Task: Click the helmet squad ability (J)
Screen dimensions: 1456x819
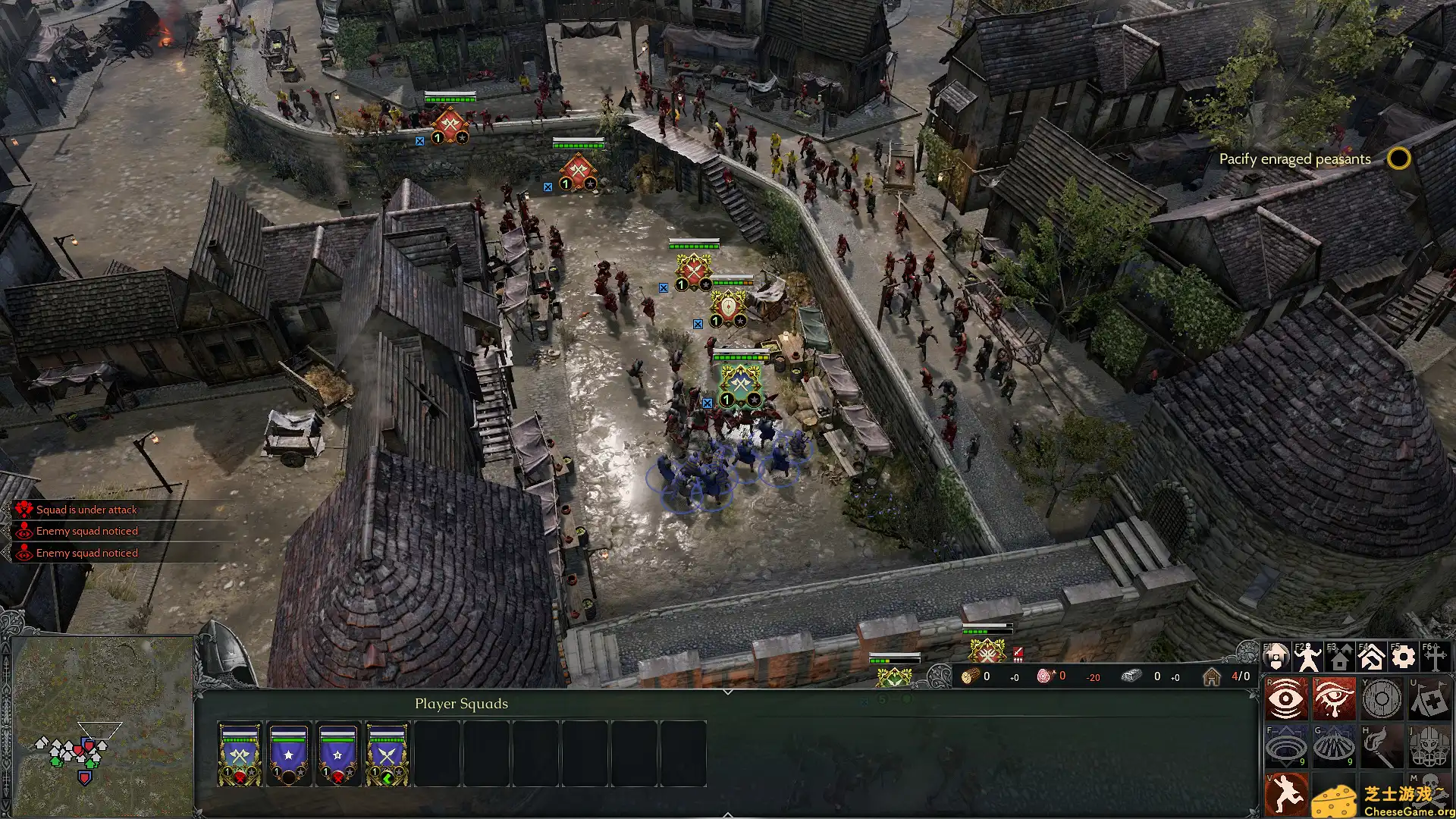Action: (x=1429, y=745)
